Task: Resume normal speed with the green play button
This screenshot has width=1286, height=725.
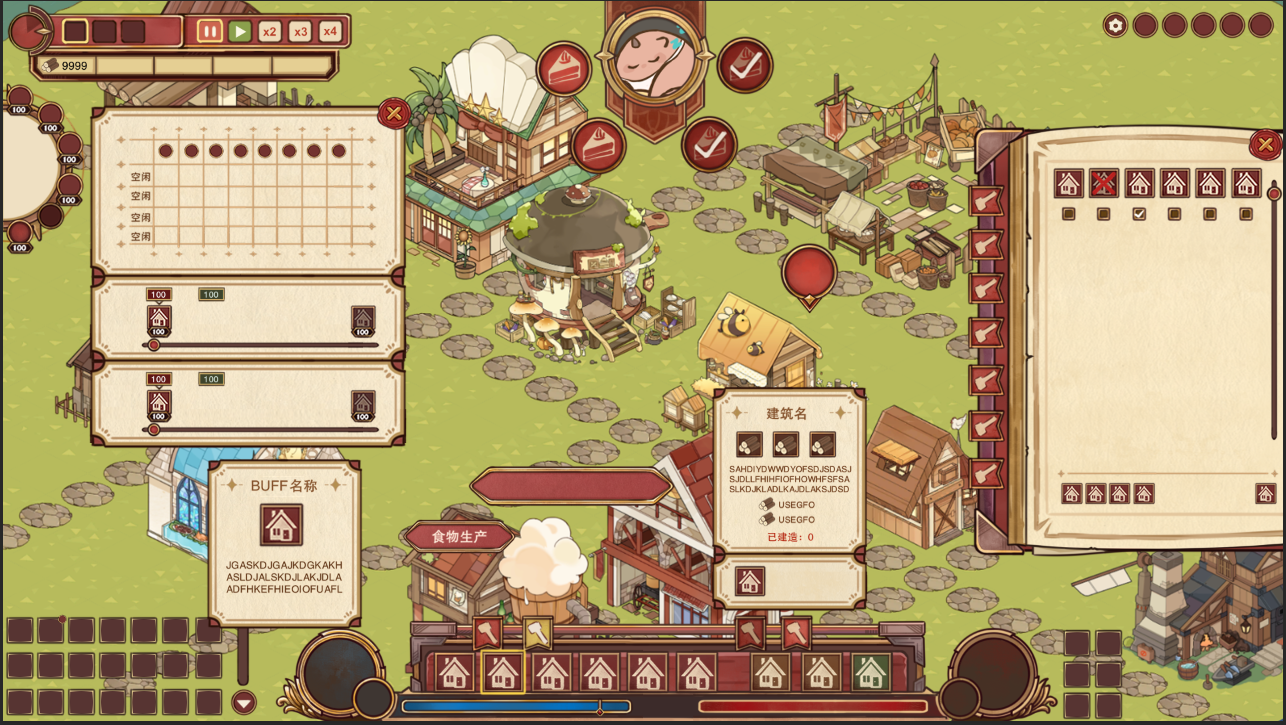Action: point(240,31)
